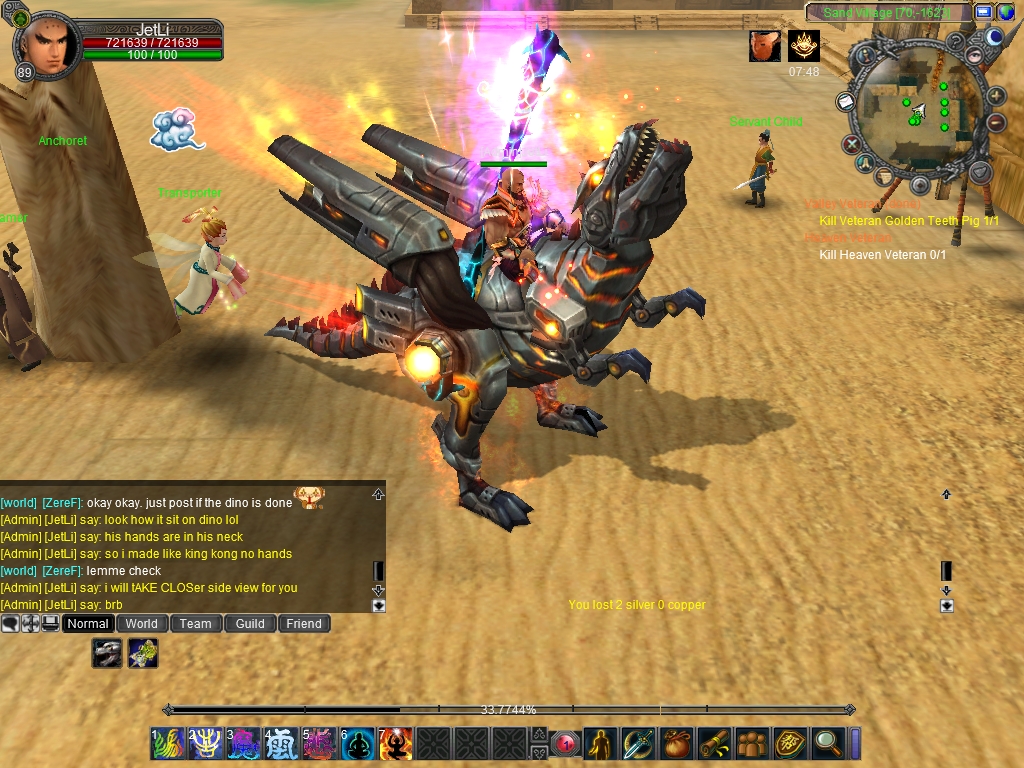Show the Friend chat tab
Viewport: 1024px width, 768px height.
[304, 623]
